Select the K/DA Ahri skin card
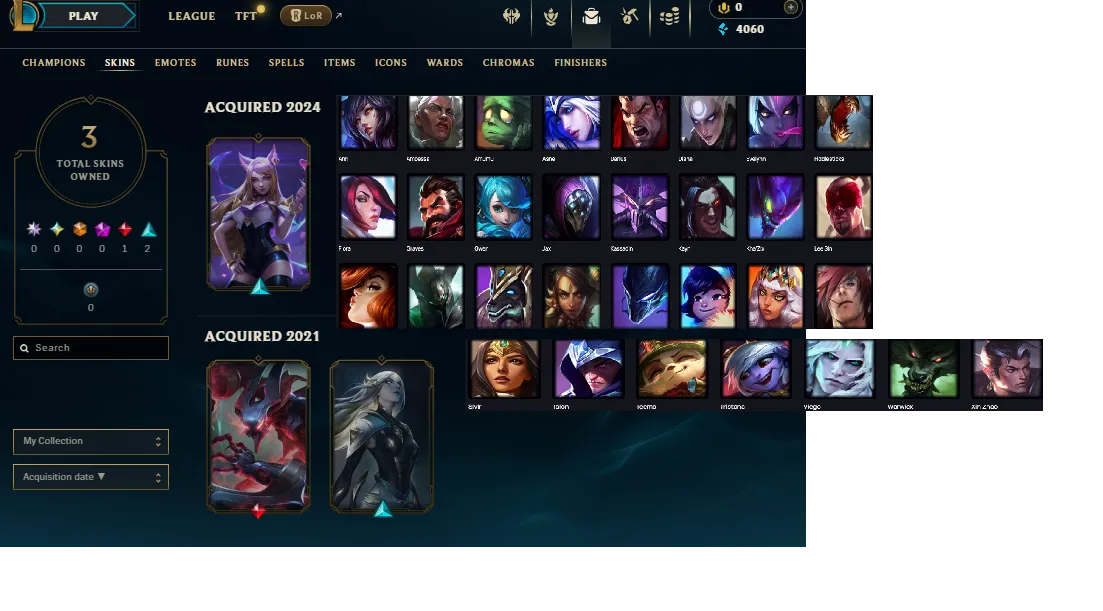Screen dimensions: 1103x611 tap(259, 215)
